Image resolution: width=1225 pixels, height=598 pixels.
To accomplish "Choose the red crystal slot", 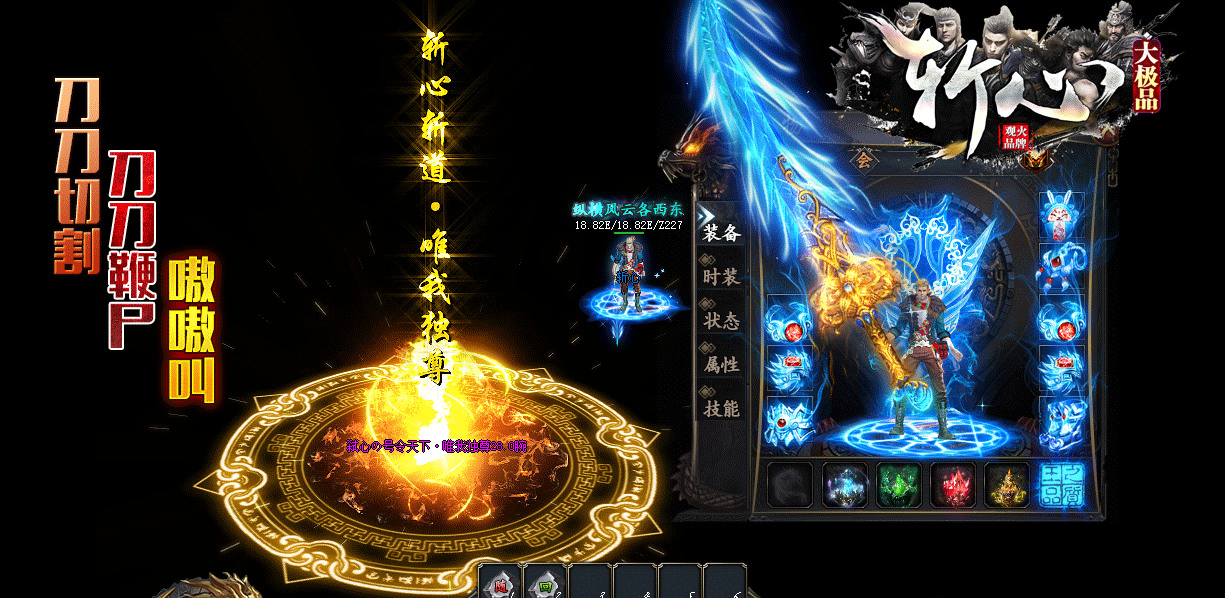I will coord(952,485).
